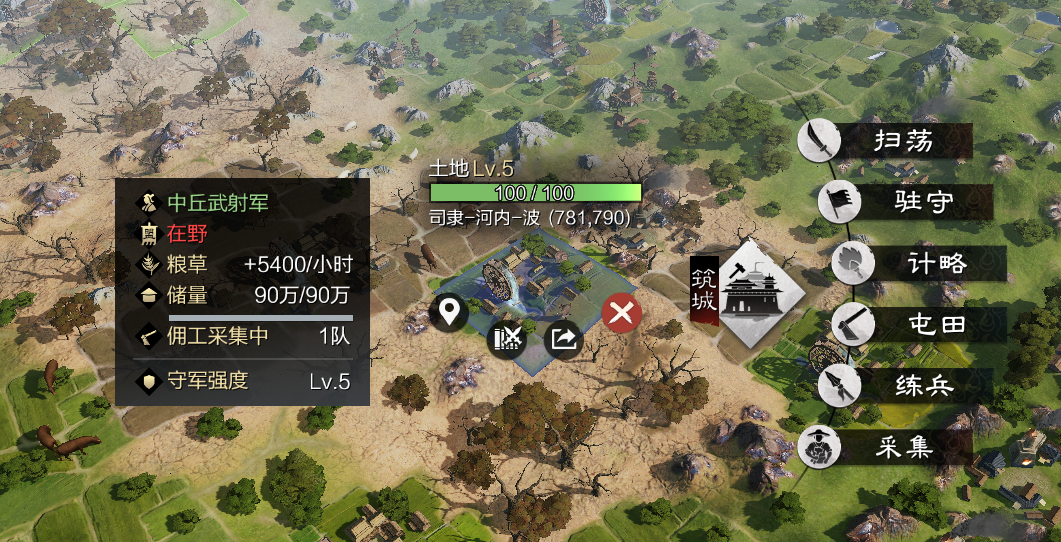Tap the 筑城 build city button
This screenshot has width=1061, height=542.
(760, 293)
